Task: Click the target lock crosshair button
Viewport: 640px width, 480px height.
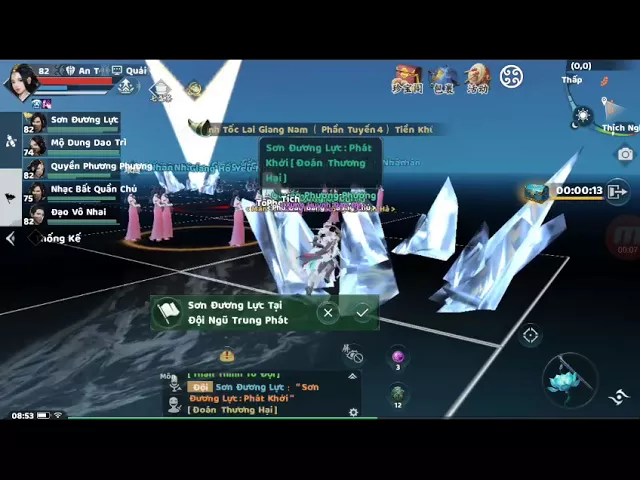Action: pos(530,336)
